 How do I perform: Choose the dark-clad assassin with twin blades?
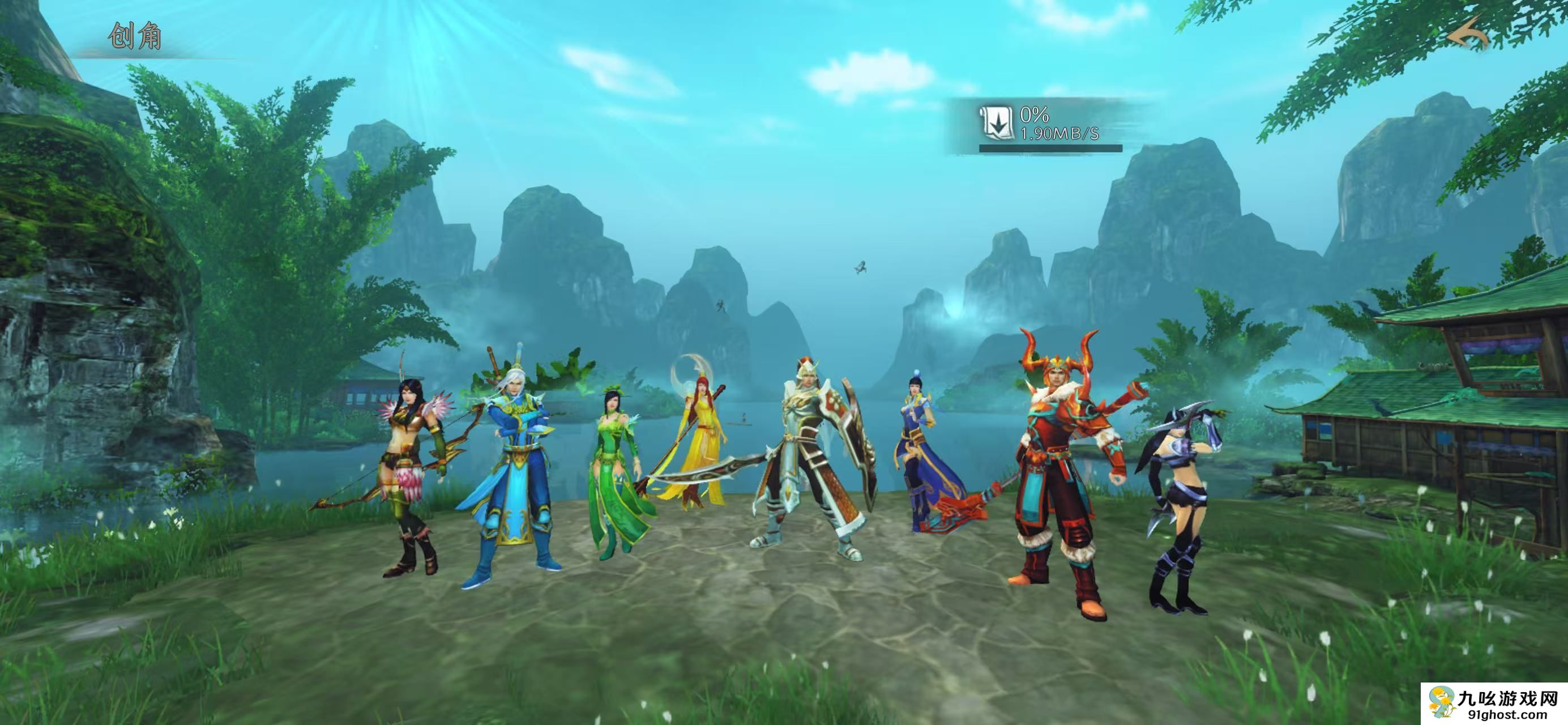(1178, 505)
